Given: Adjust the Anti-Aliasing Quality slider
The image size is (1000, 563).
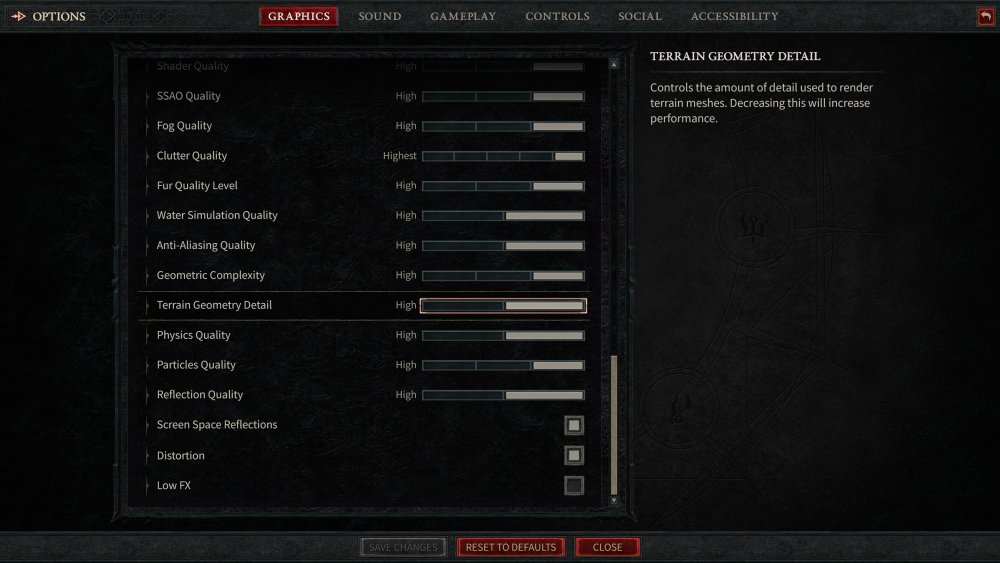Looking at the screenshot, I should pyautogui.click(x=503, y=246).
